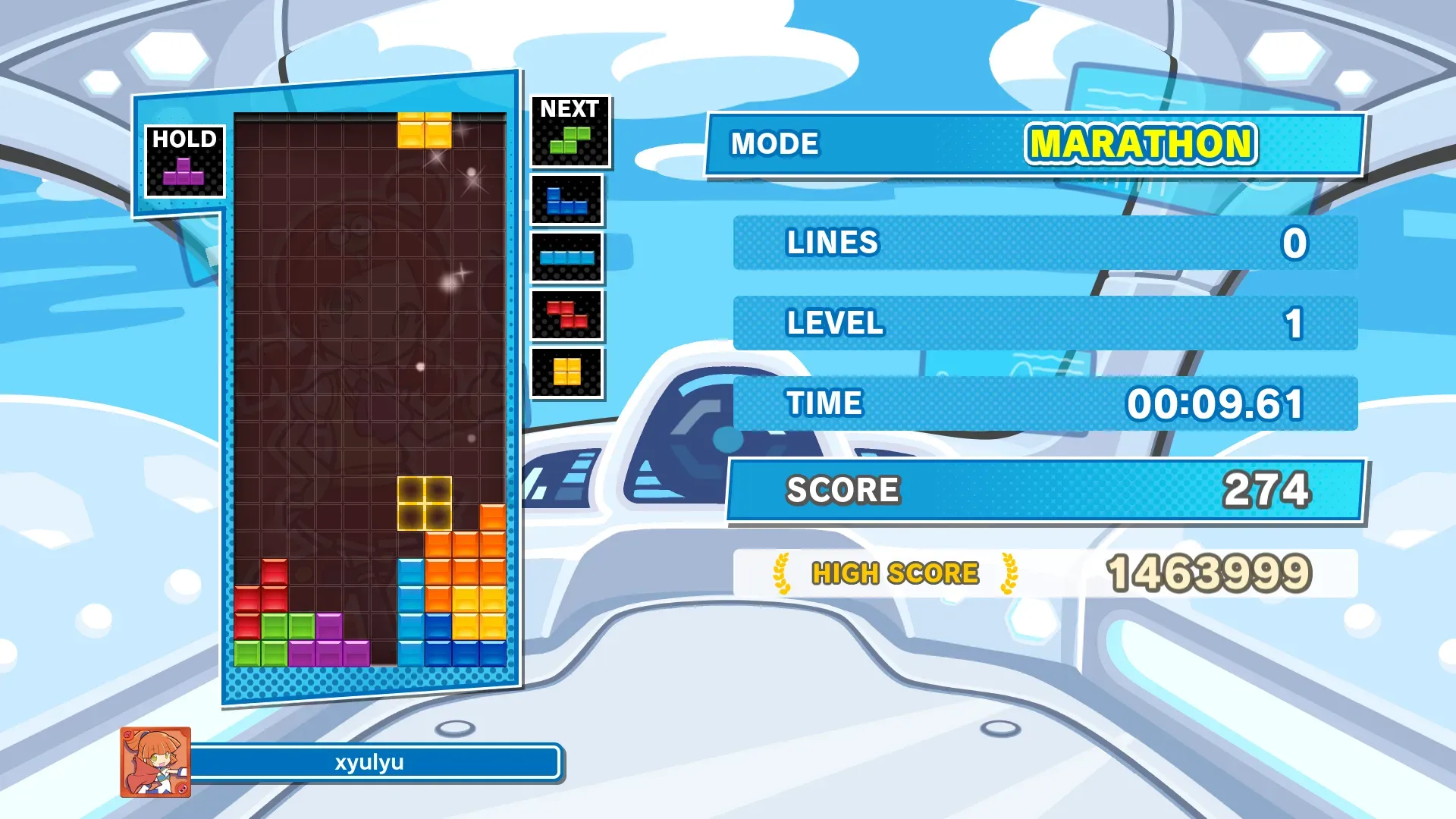
Task: Select the yellow O-piece in the next queue
Action: [566, 372]
